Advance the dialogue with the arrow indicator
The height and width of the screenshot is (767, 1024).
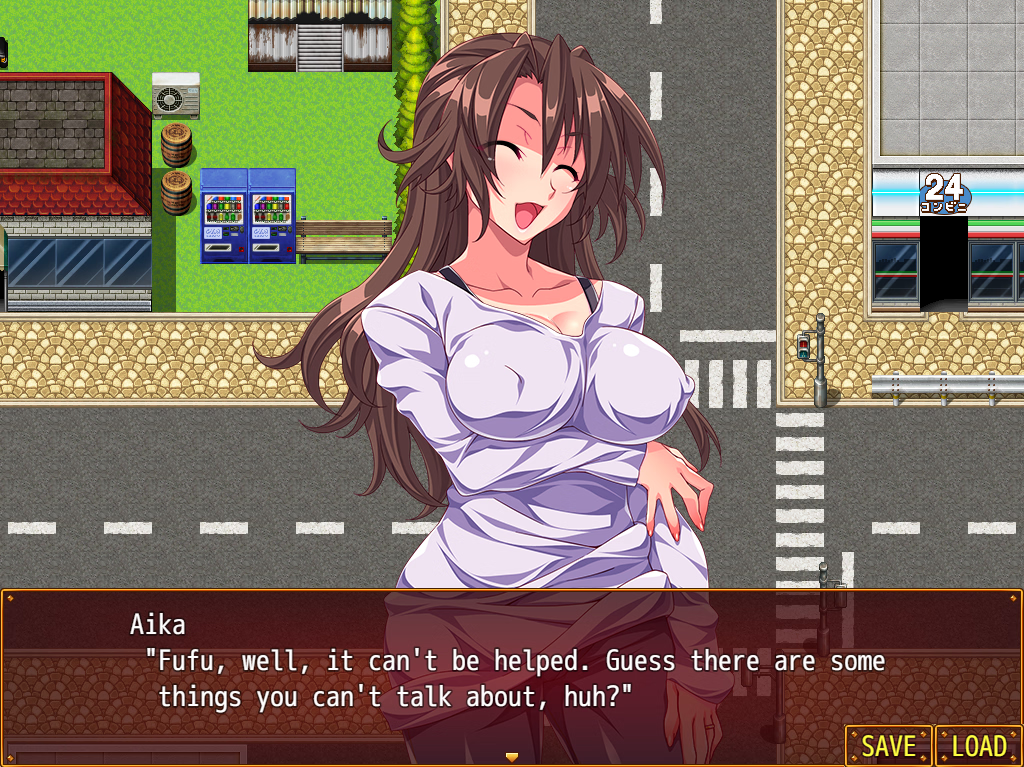(512, 756)
